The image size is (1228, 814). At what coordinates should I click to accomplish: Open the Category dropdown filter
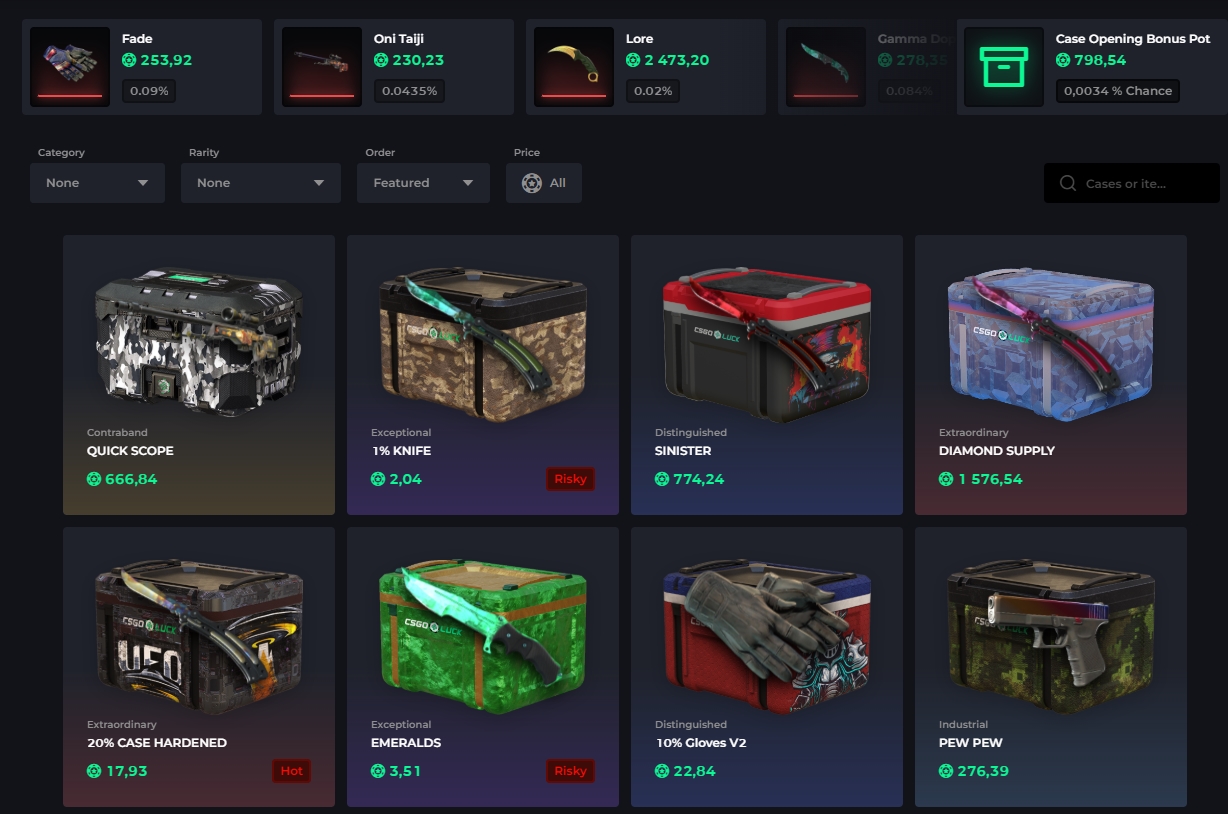pos(97,183)
